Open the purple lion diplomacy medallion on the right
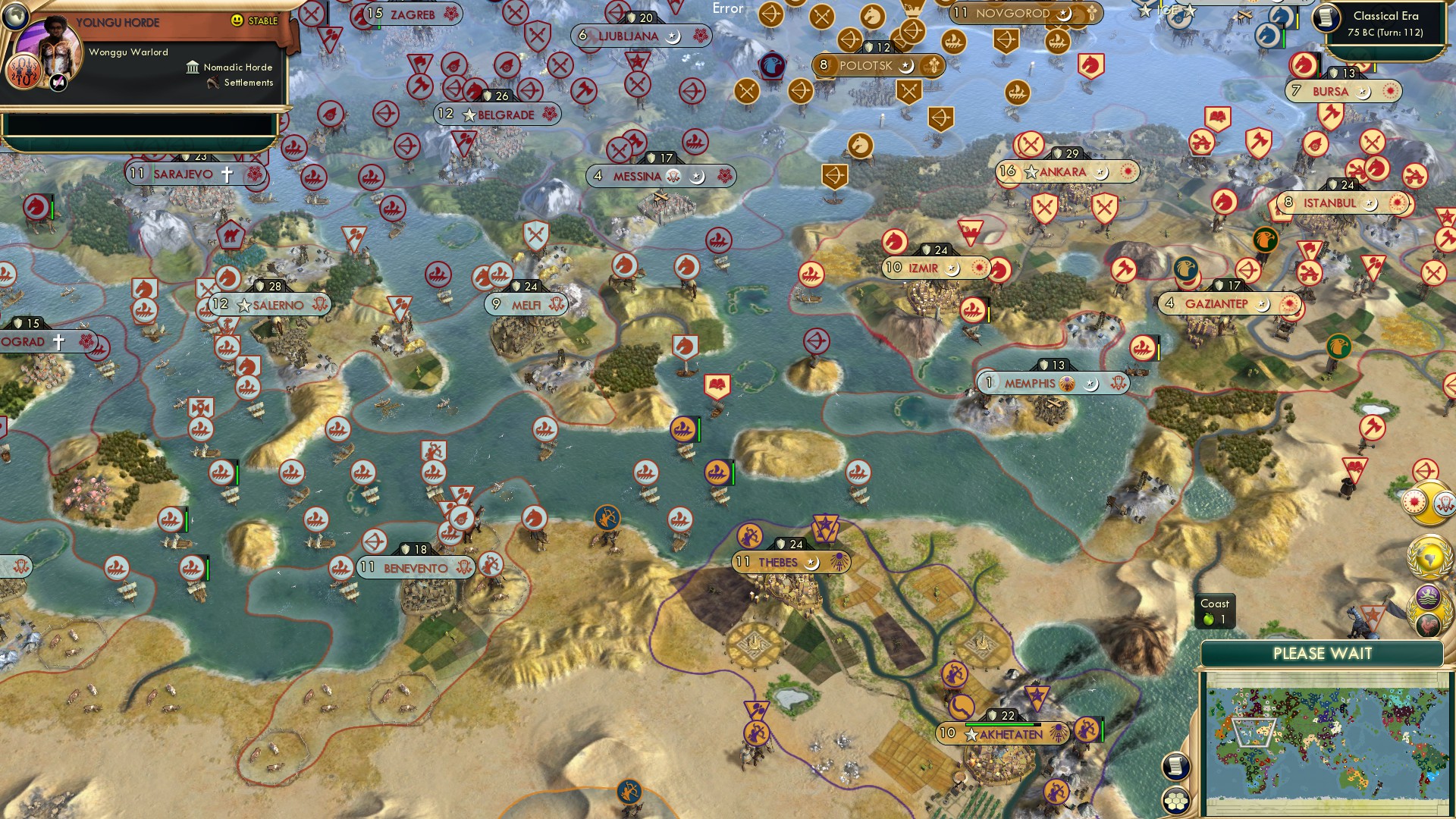Viewport: 1456px width, 819px height. (1429, 595)
